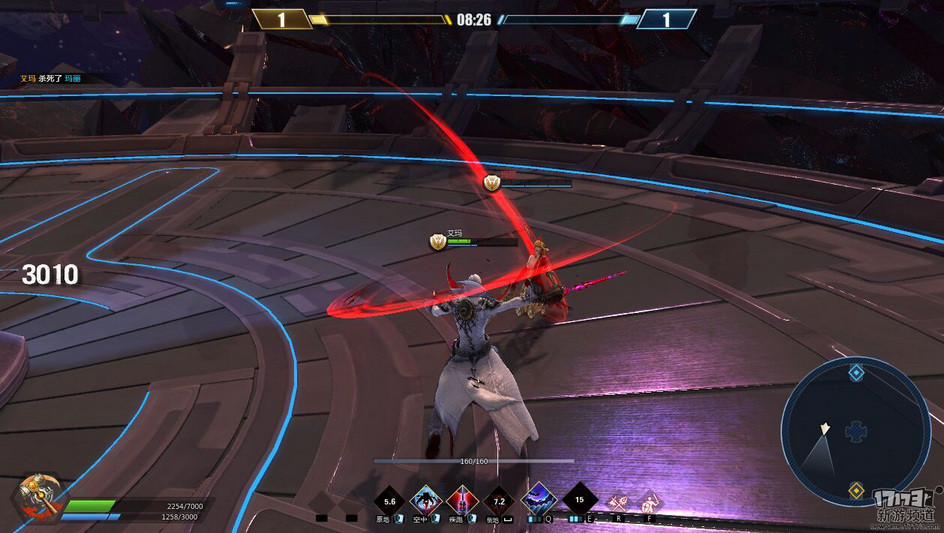Viewport: 944px width, 533px height.
Task: Activate the warrior figure F ability
Action: point(649,499)
